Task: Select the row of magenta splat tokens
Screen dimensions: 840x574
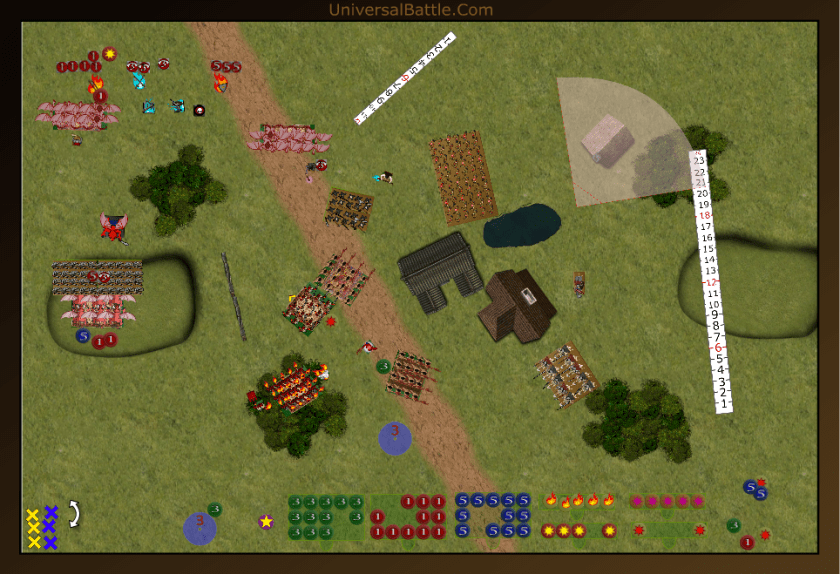Action: (666, 500)
